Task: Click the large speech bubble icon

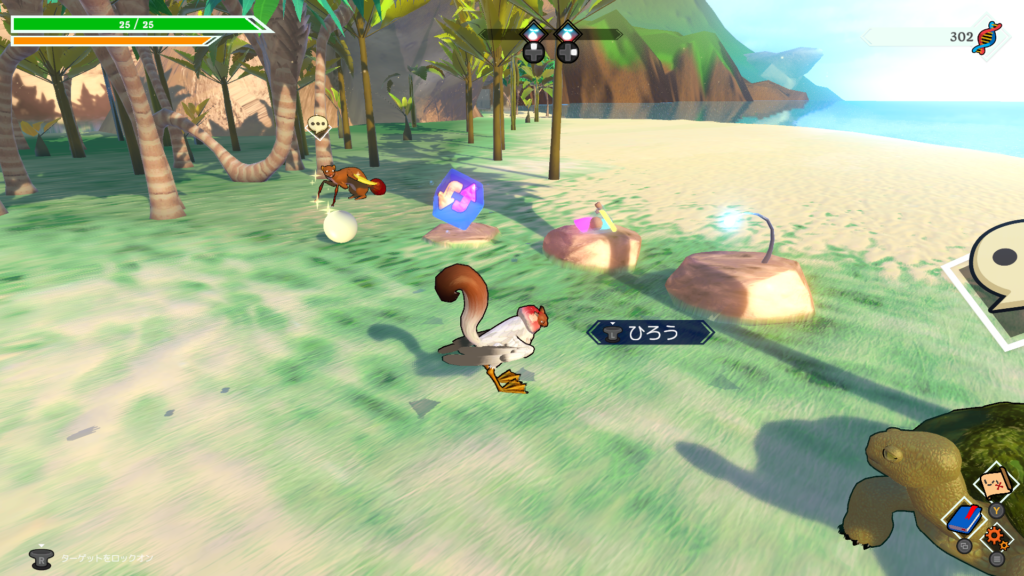Action: (x=1000, y=262)
